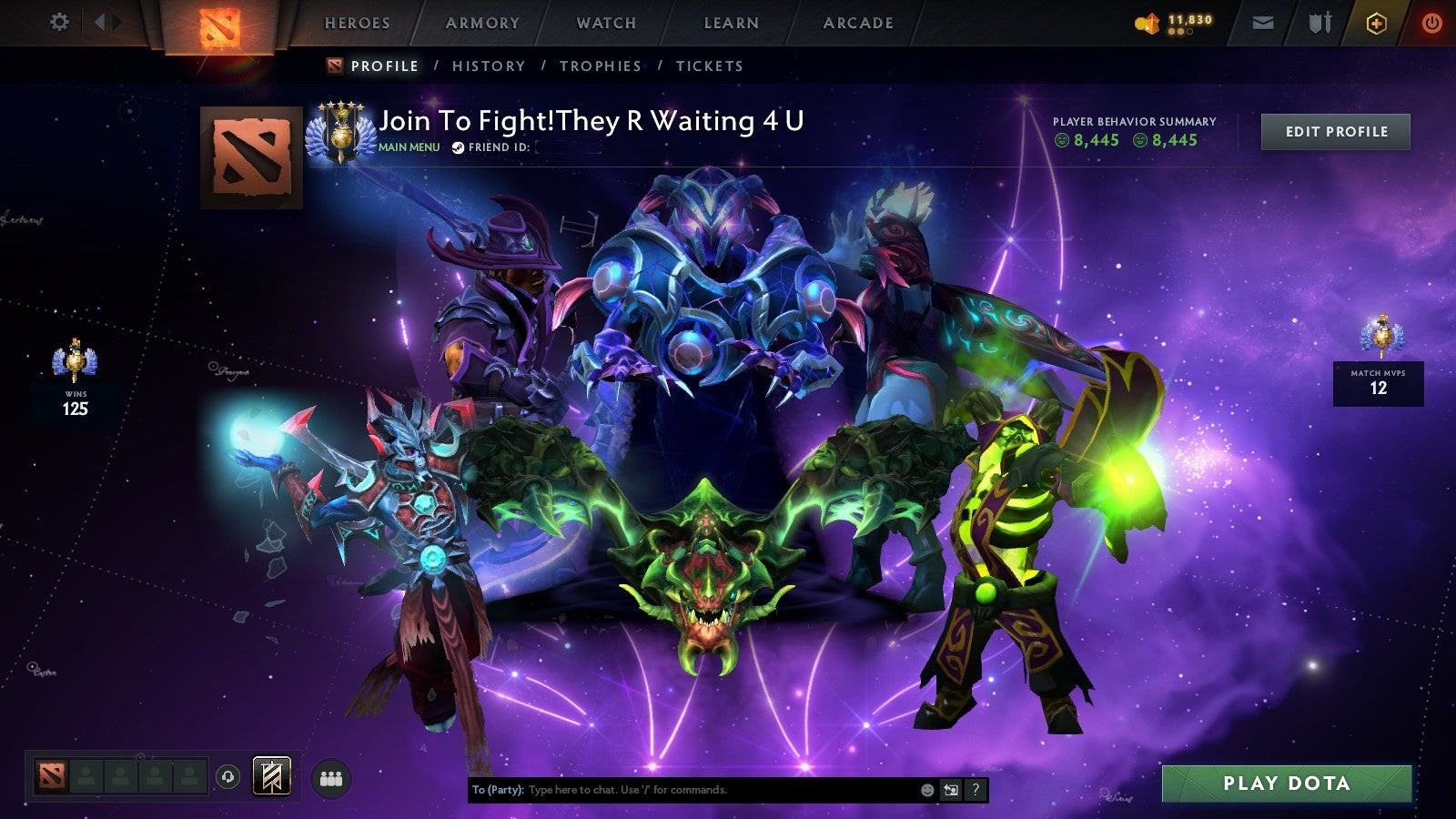Image resolution: width=1456 pixels, height=819 pixels.
Task: Open the settings gear icon
Action: click(60, 23)
